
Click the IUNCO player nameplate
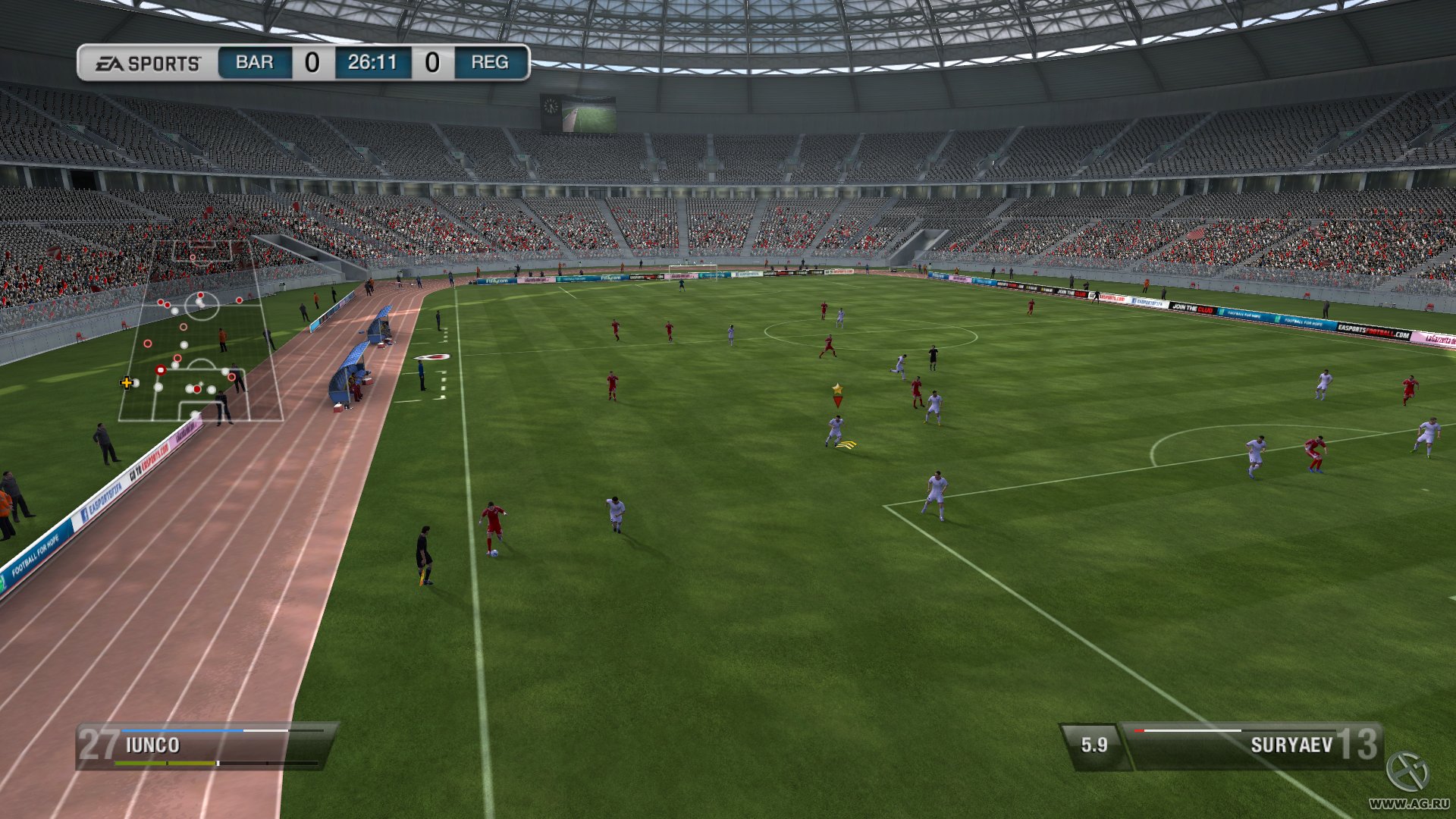[154, 745]
